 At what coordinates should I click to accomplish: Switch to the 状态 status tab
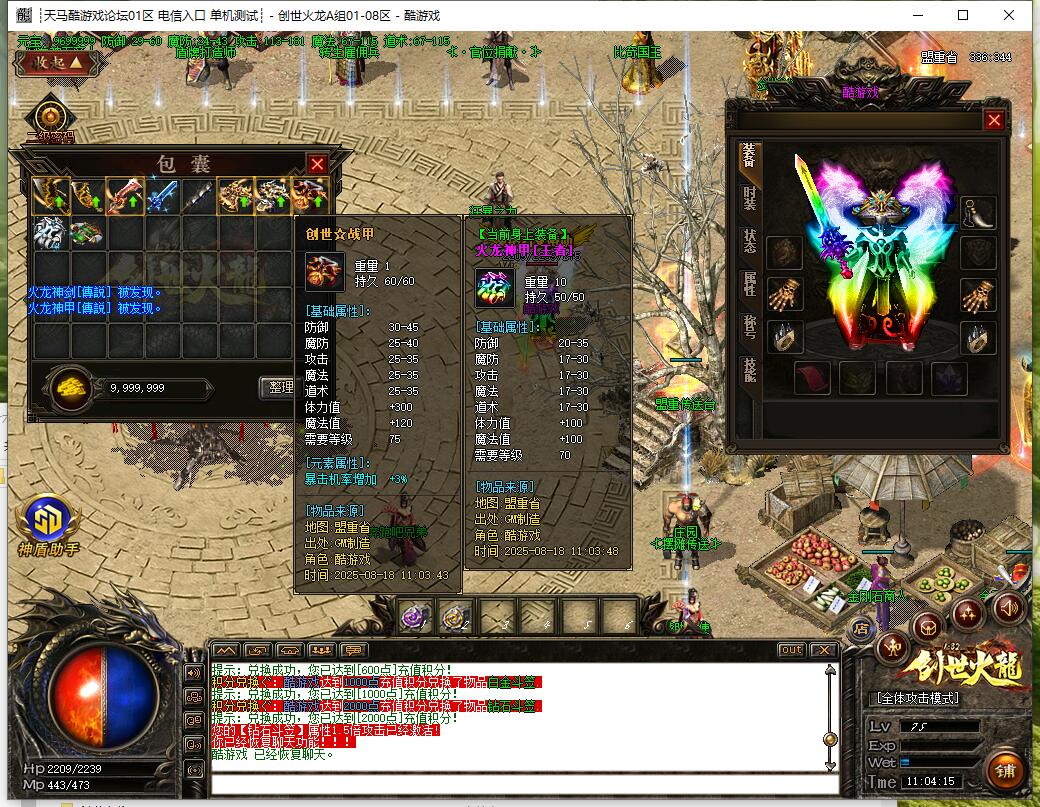(749, 241)
